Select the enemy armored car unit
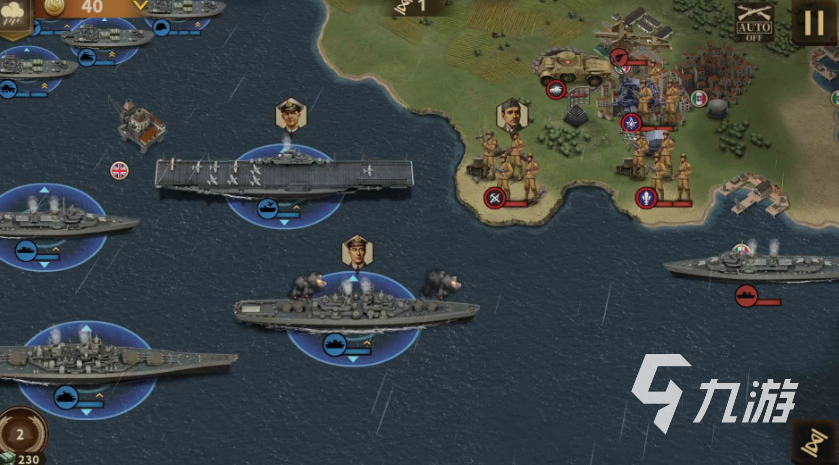Viewport: 839px width, 465px height. [x=574, y=67]
